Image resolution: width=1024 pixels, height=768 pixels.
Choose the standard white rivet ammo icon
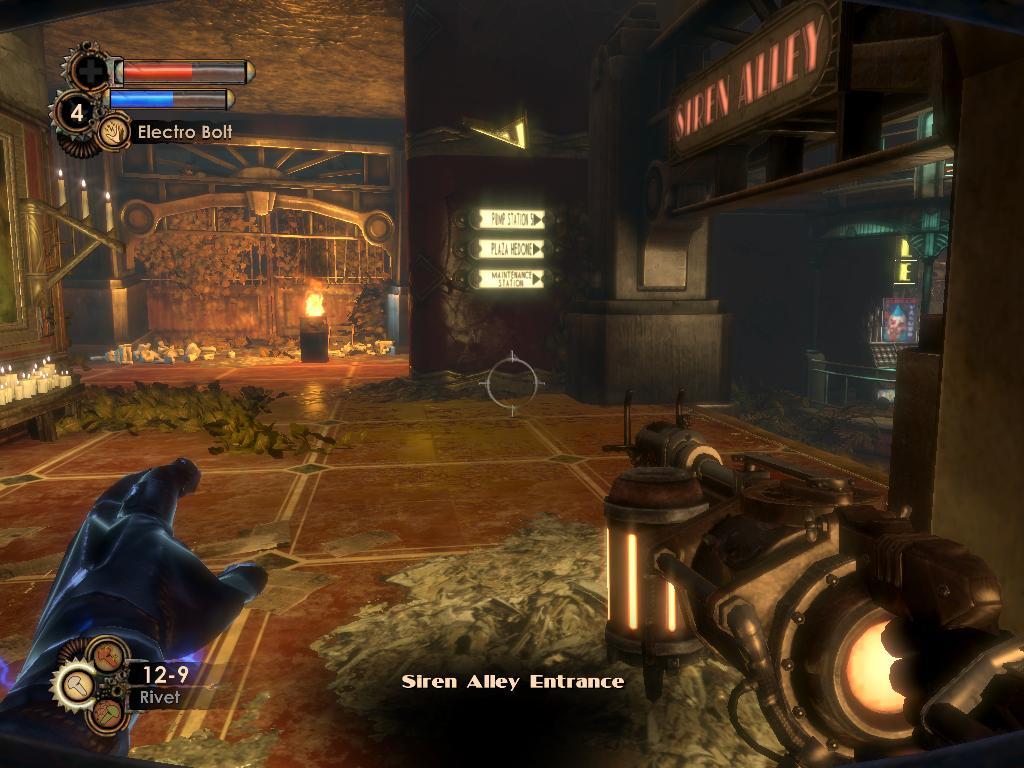pos(75,684)
